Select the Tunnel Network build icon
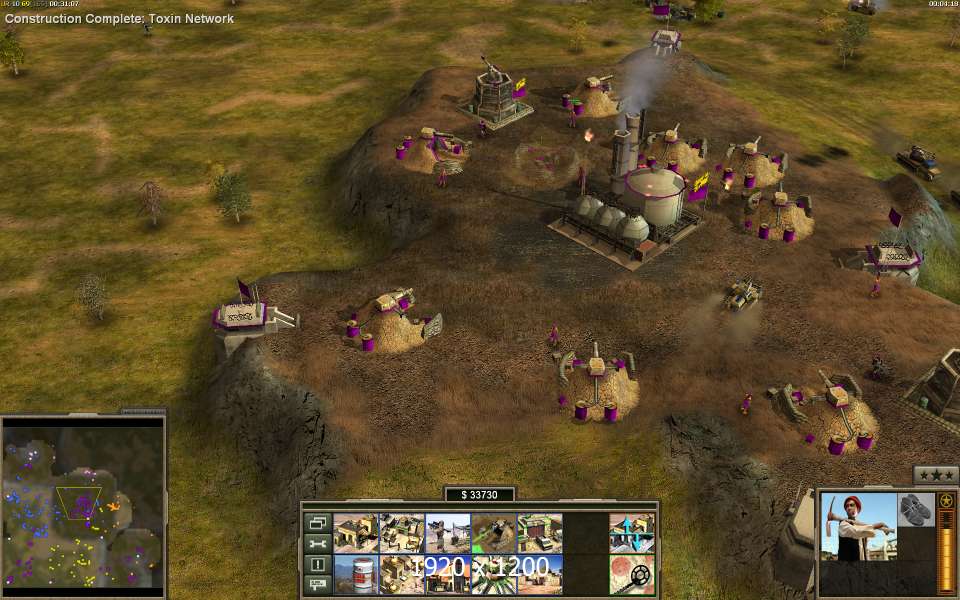Image resolution: width=960 pixels, height=600 pixels. click(x=493, y=533)
